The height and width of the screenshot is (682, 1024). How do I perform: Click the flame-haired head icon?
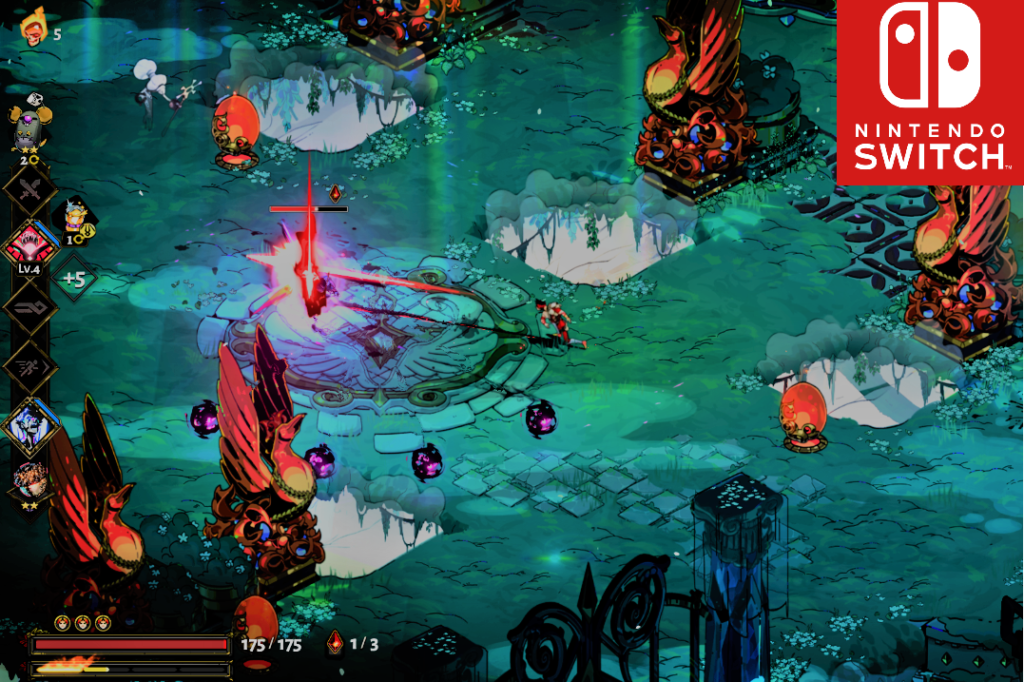coord(33,28)
